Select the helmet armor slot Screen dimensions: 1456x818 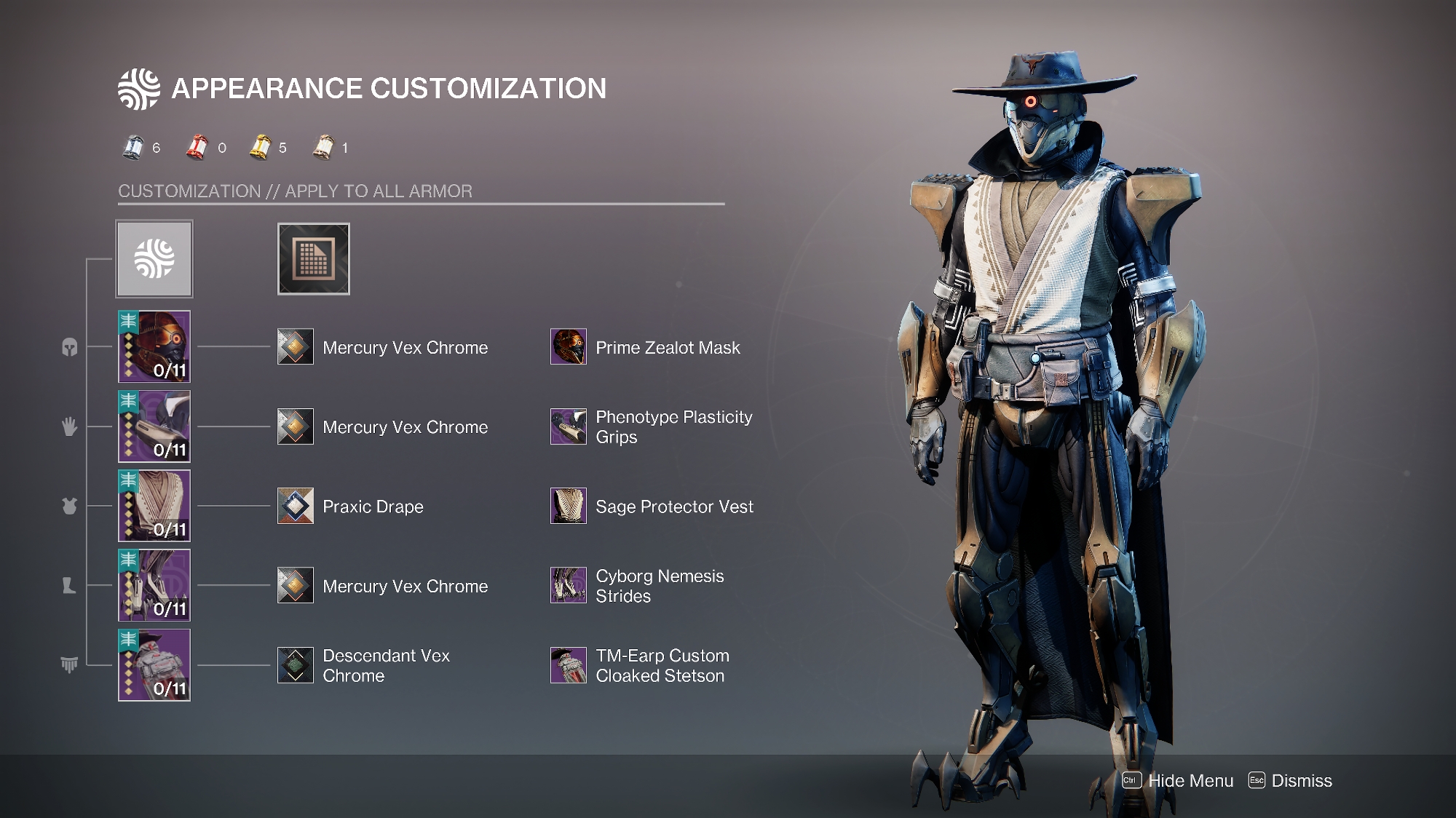[154, 346]
